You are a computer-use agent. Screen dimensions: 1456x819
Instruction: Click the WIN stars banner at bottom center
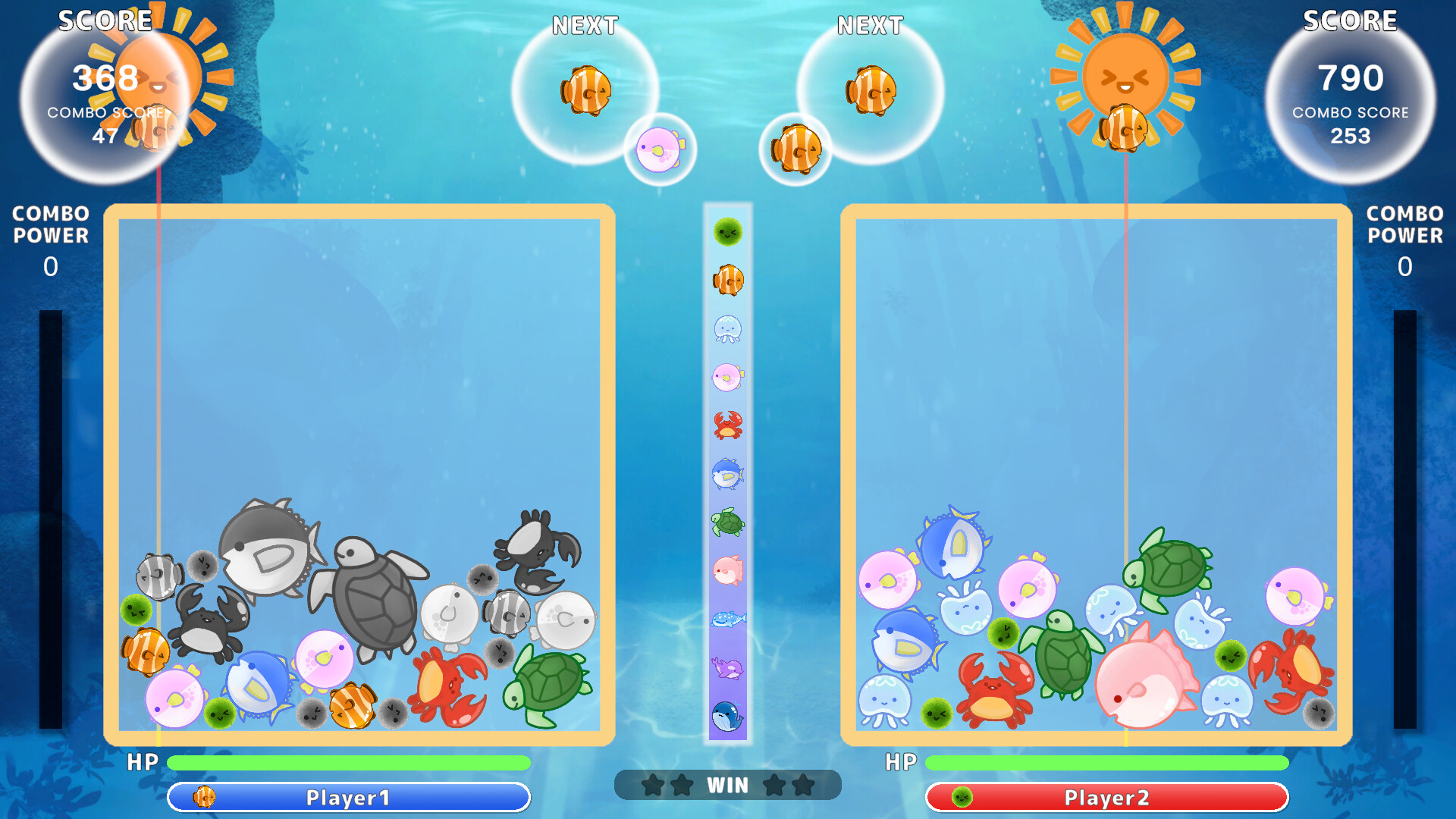click(728, 786)
